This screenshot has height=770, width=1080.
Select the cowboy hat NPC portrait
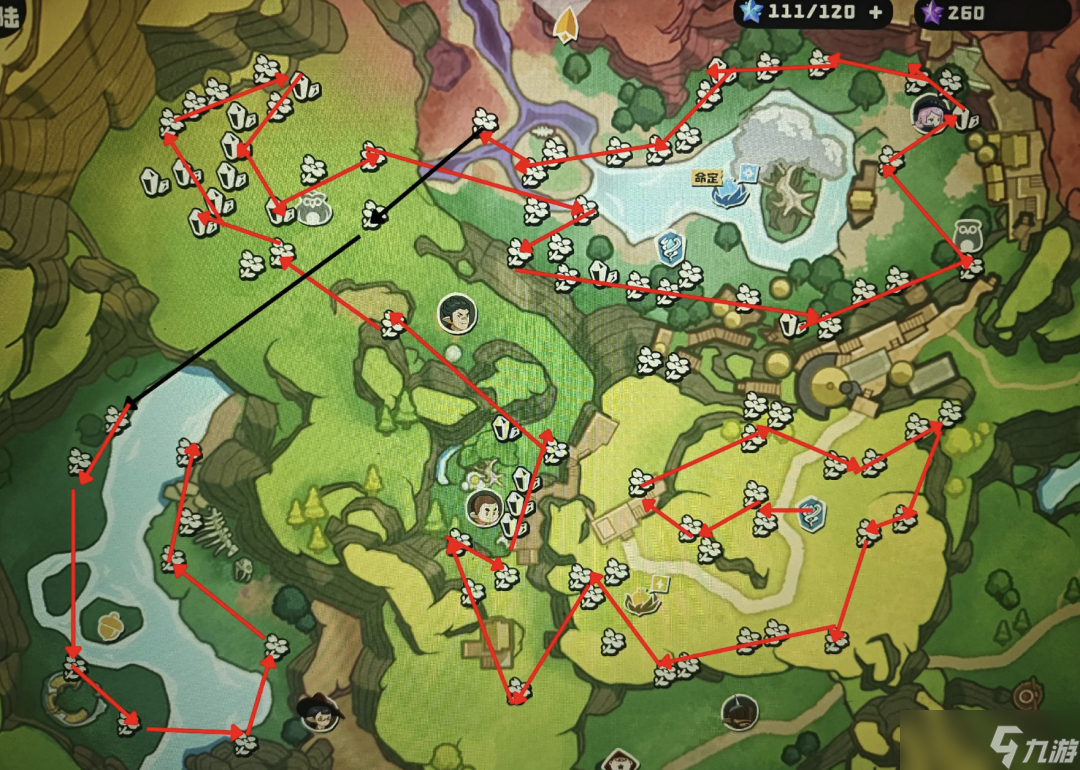point(317,711)
